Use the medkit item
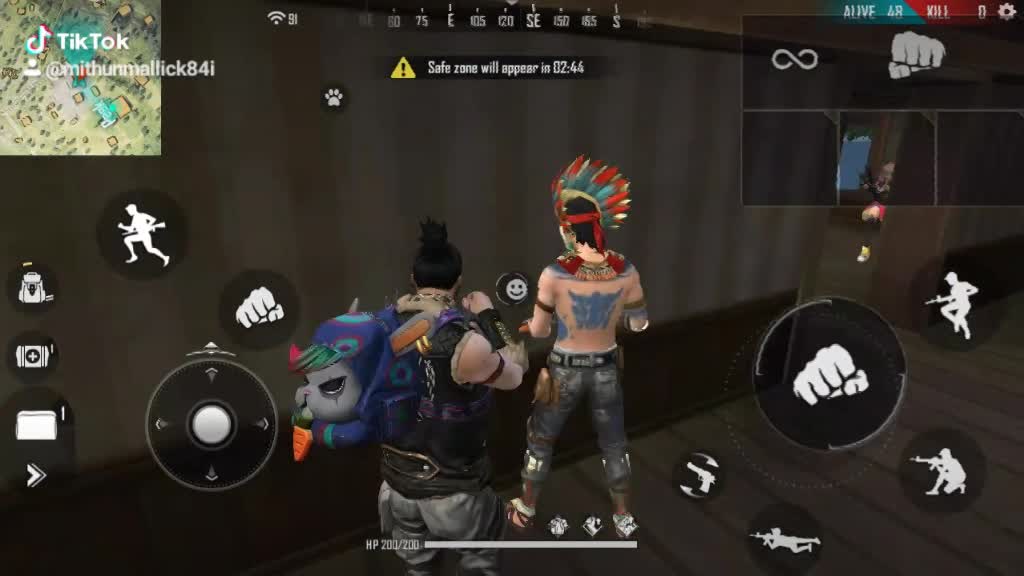This screenshot has width=1024, height=576. [32, 355]
